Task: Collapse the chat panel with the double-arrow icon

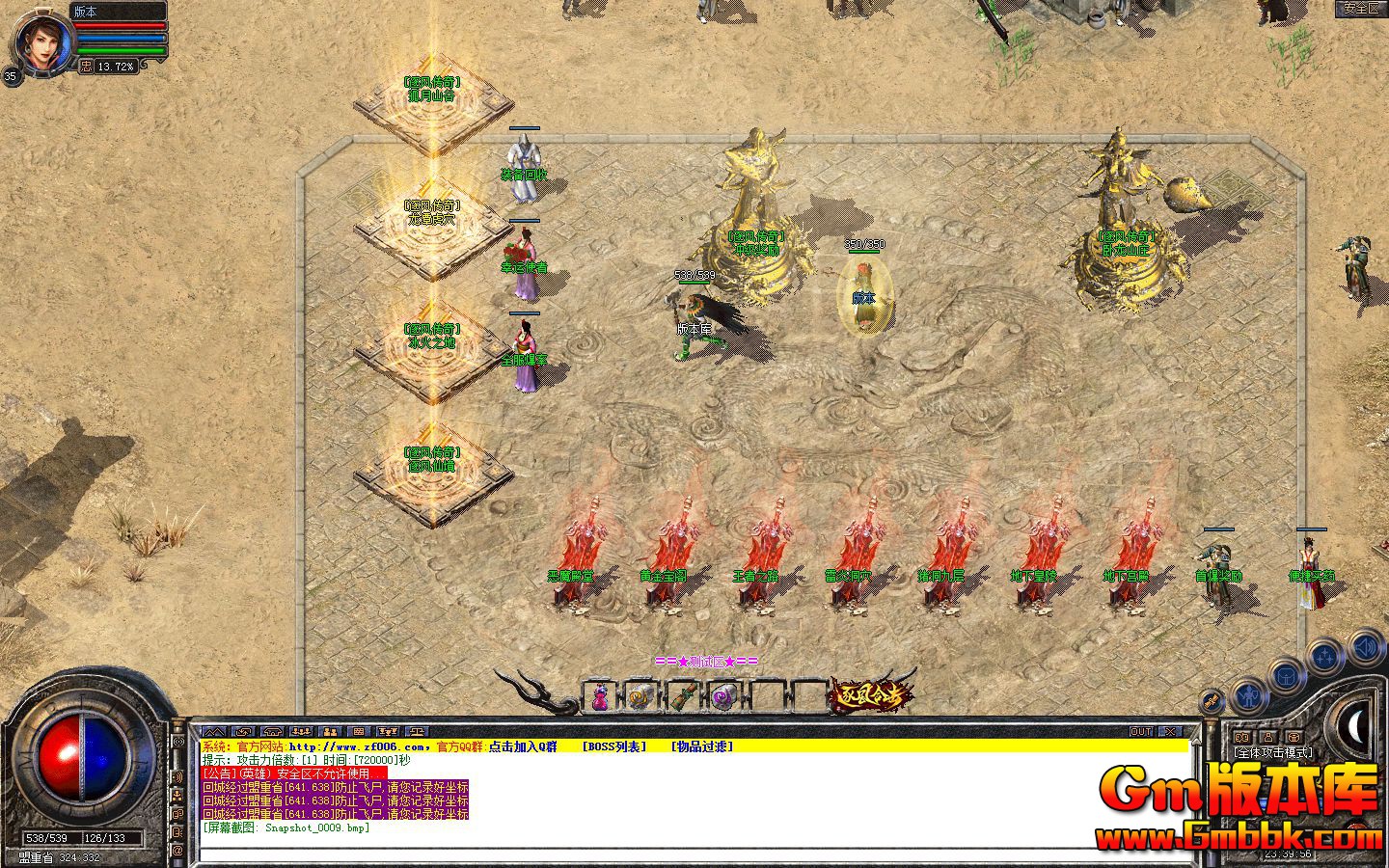Action: tap(214, 731)
